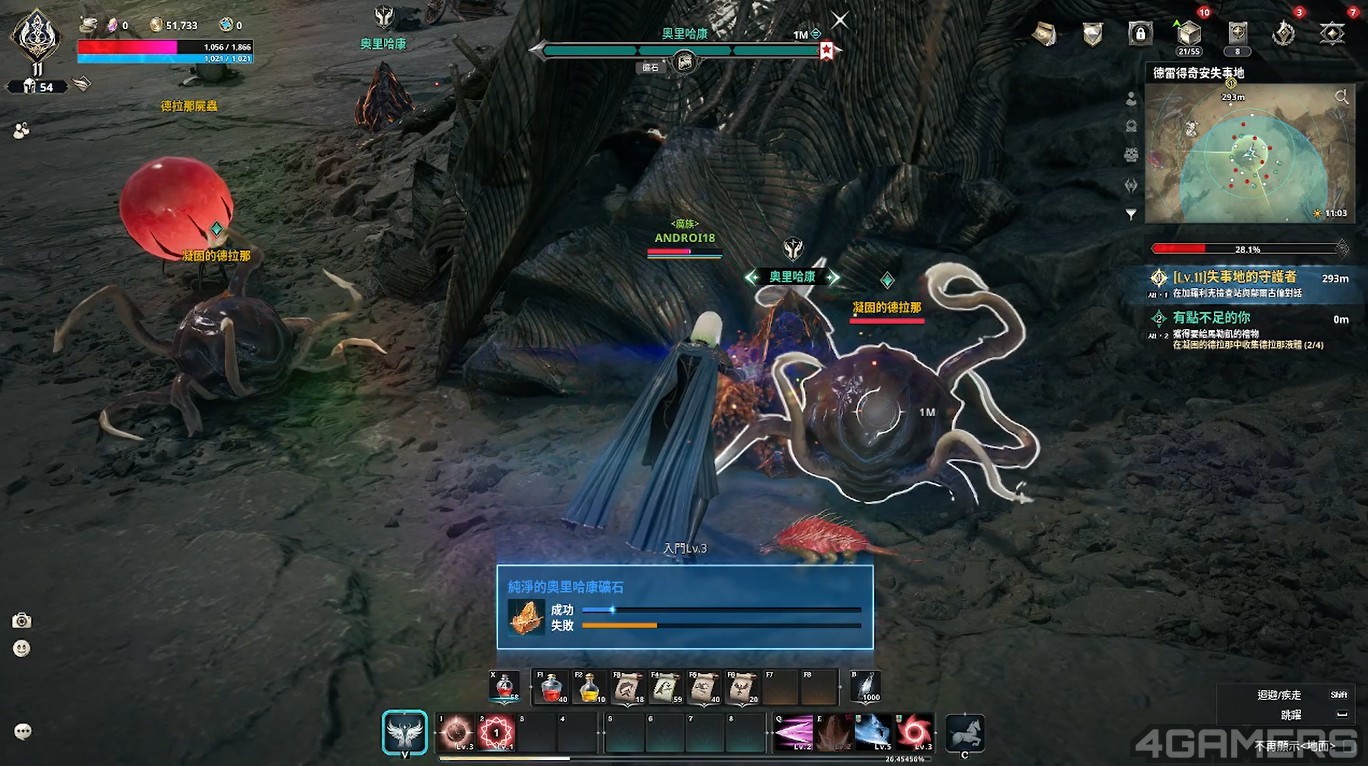The width and height of the screenshot is (1368, 766).
Task: Open the padlock icon in the top bar
Action: point(1140,34)
